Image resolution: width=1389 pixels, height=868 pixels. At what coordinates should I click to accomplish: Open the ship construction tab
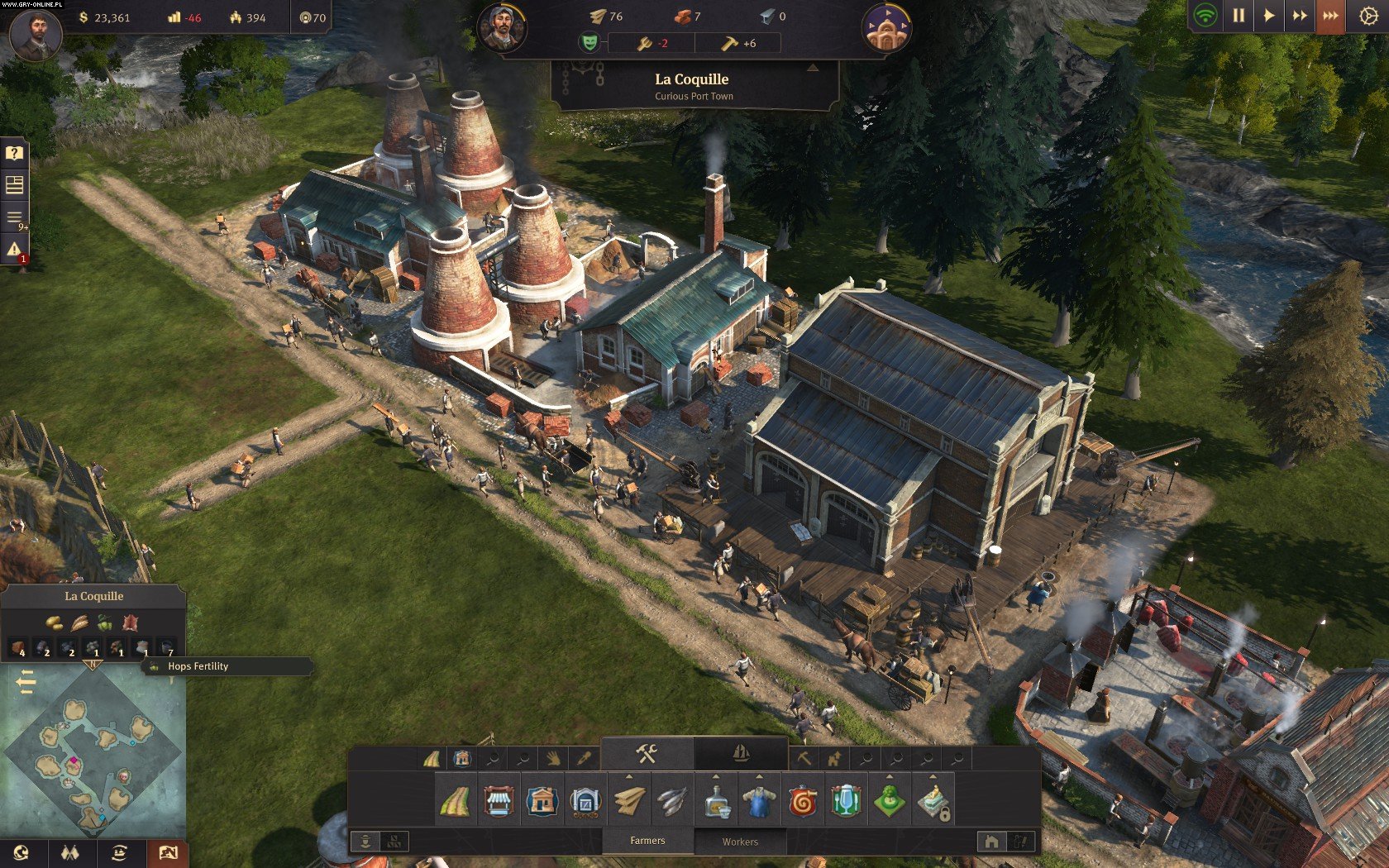click(741, 753)
